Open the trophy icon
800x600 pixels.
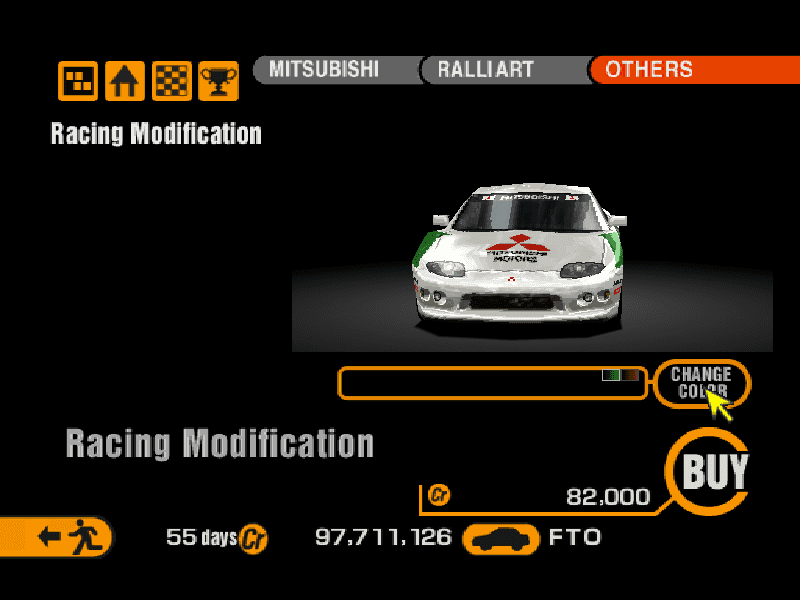coord(217,81)
